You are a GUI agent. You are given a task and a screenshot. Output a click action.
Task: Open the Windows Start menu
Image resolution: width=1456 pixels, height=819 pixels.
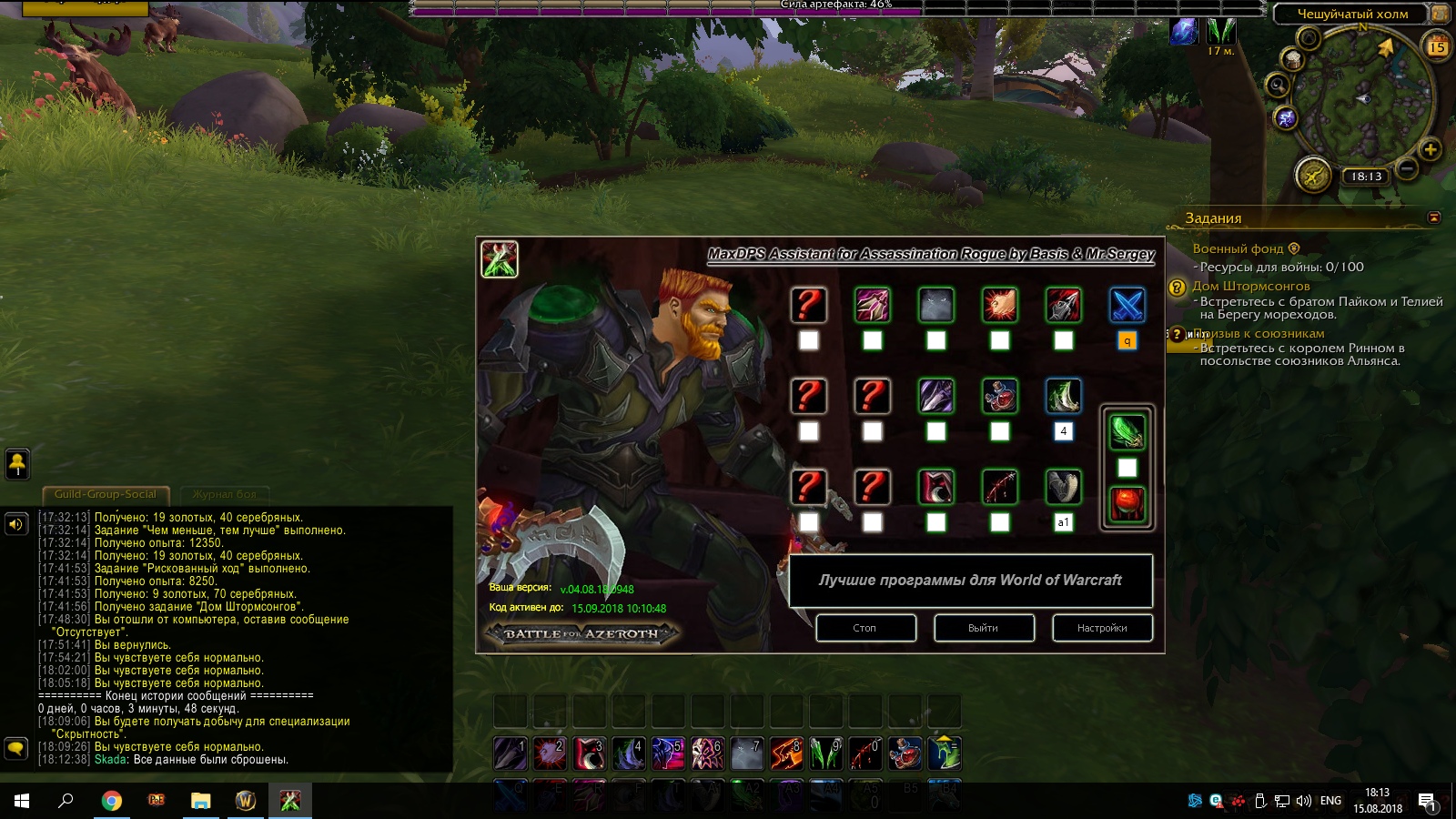click(x=22, y=801)
